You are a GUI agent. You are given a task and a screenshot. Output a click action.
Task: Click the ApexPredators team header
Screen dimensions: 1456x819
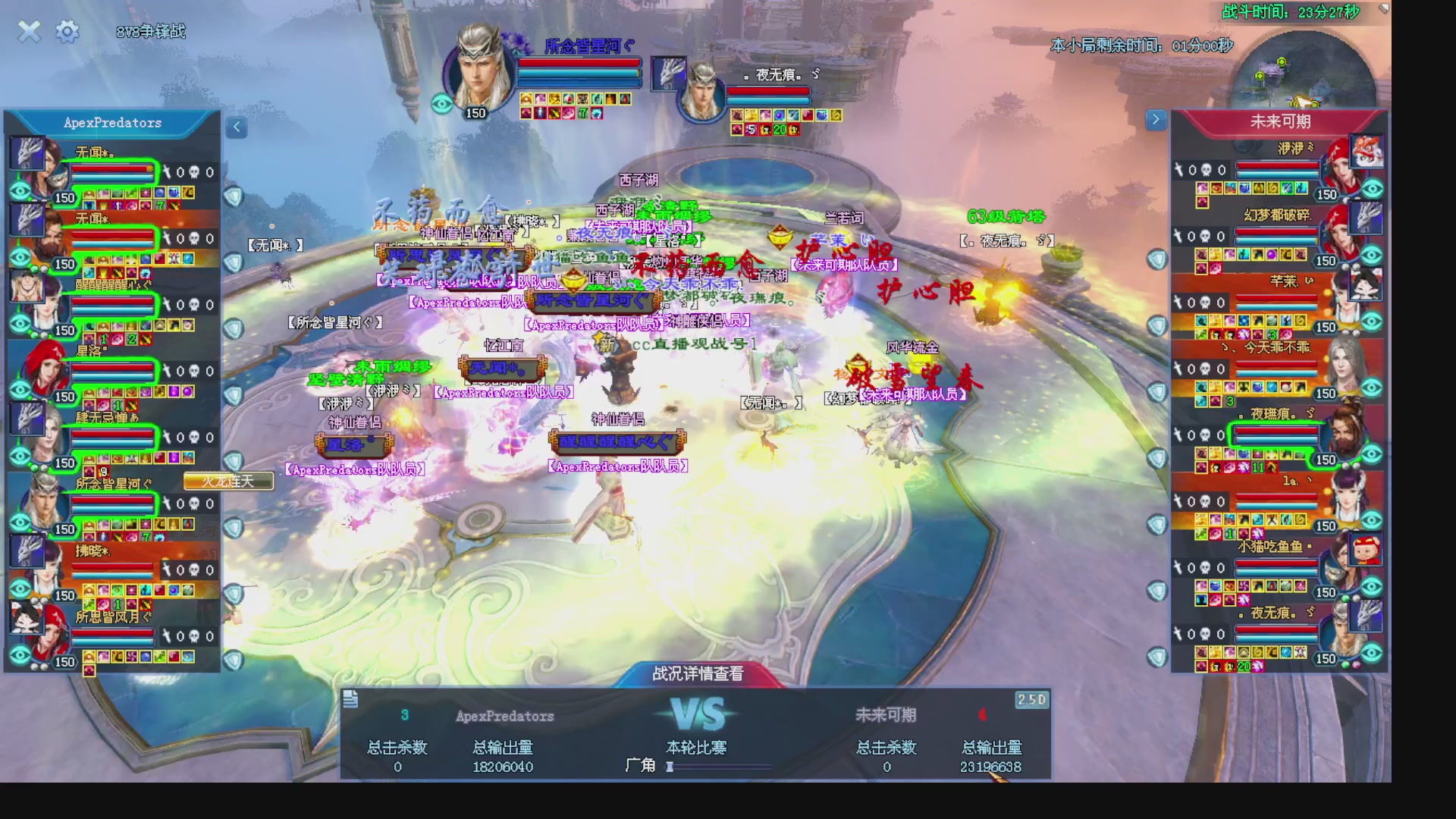point(112,123)
